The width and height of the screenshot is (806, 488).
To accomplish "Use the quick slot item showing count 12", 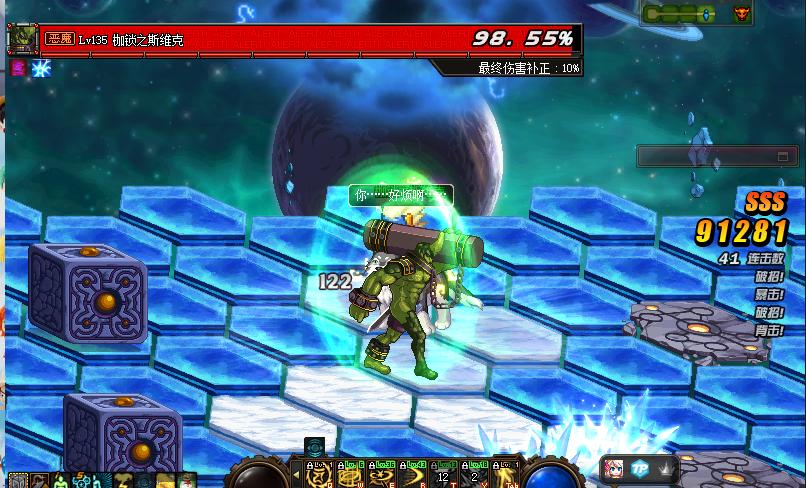I will pyautogui.click(x=444, y=473).
